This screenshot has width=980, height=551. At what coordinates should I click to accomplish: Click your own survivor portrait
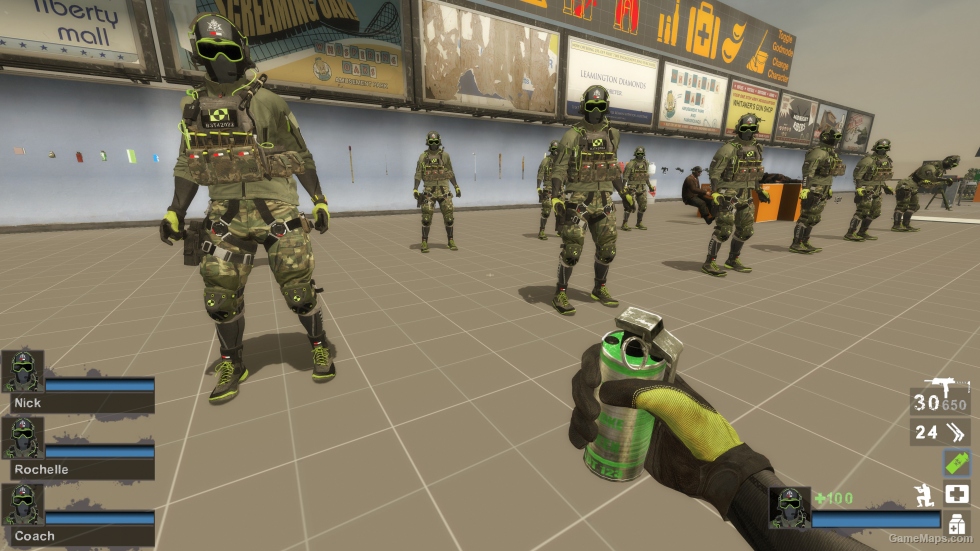[x=789, y=508]
